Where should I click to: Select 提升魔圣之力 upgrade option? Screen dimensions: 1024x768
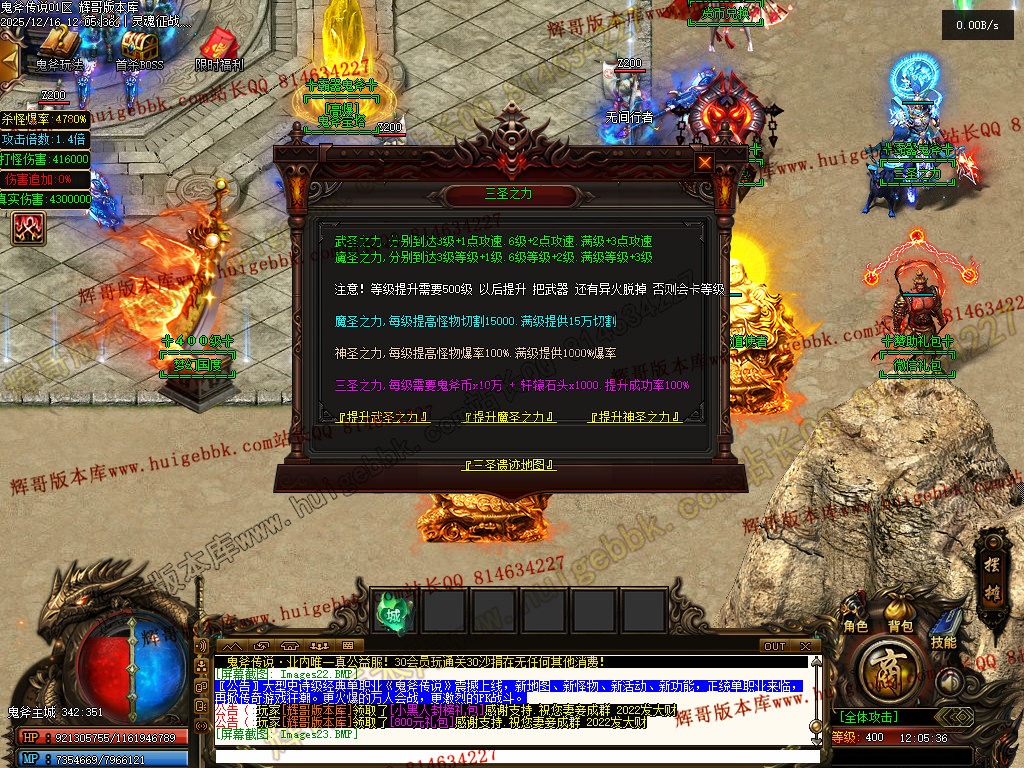click(x=510, y=417)
